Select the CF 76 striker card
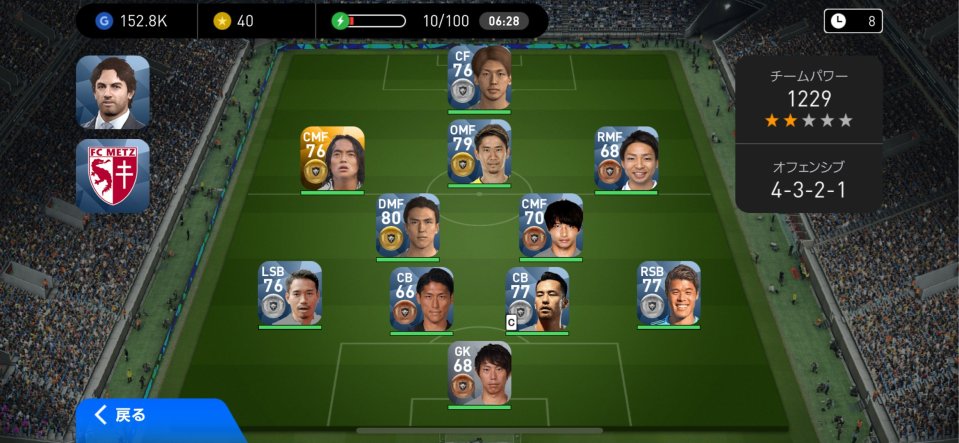The width and height of the screenshot is (959, 443). click(479, 77)
